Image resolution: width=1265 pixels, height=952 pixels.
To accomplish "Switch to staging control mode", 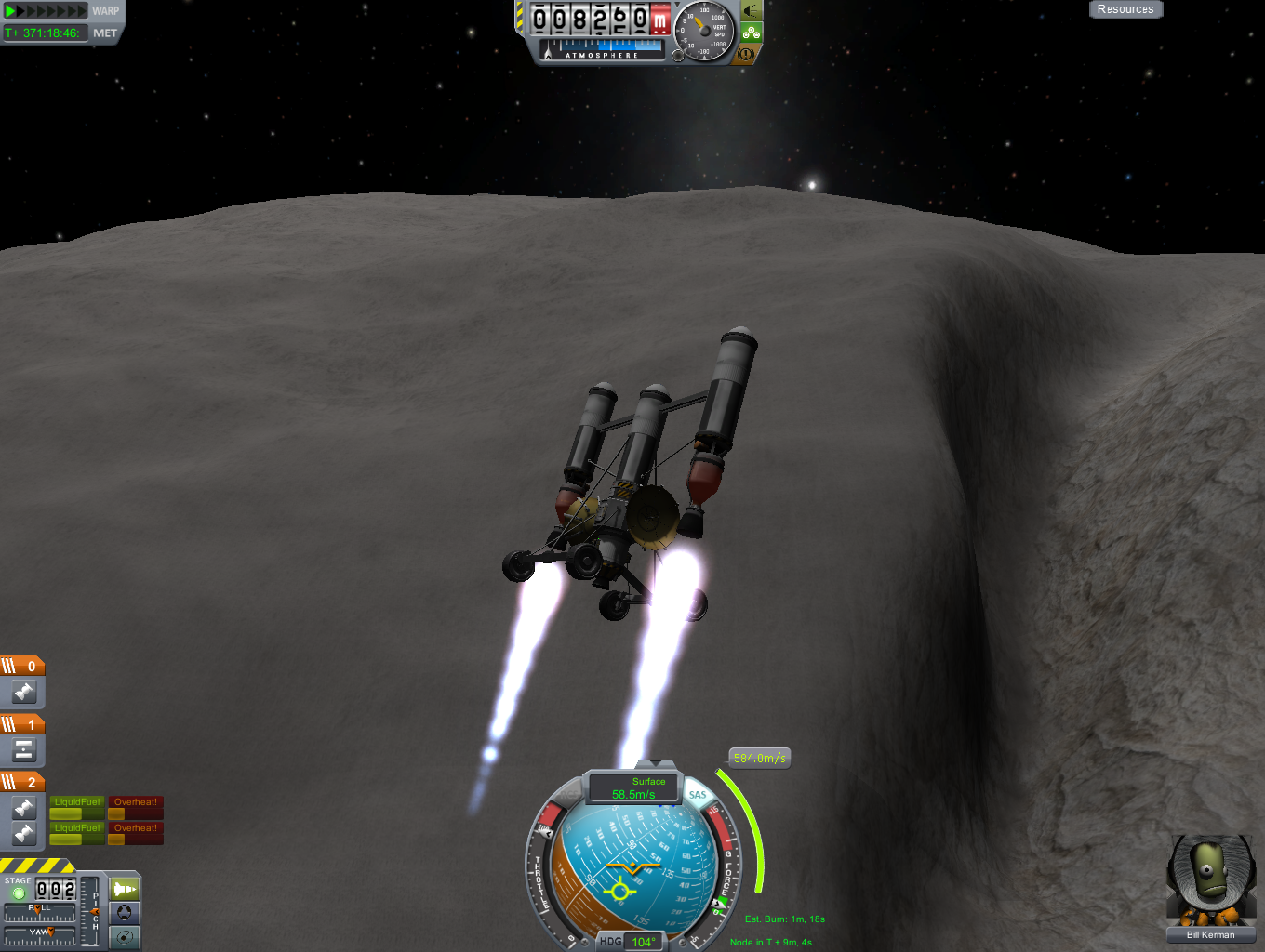I will (125, 889).
